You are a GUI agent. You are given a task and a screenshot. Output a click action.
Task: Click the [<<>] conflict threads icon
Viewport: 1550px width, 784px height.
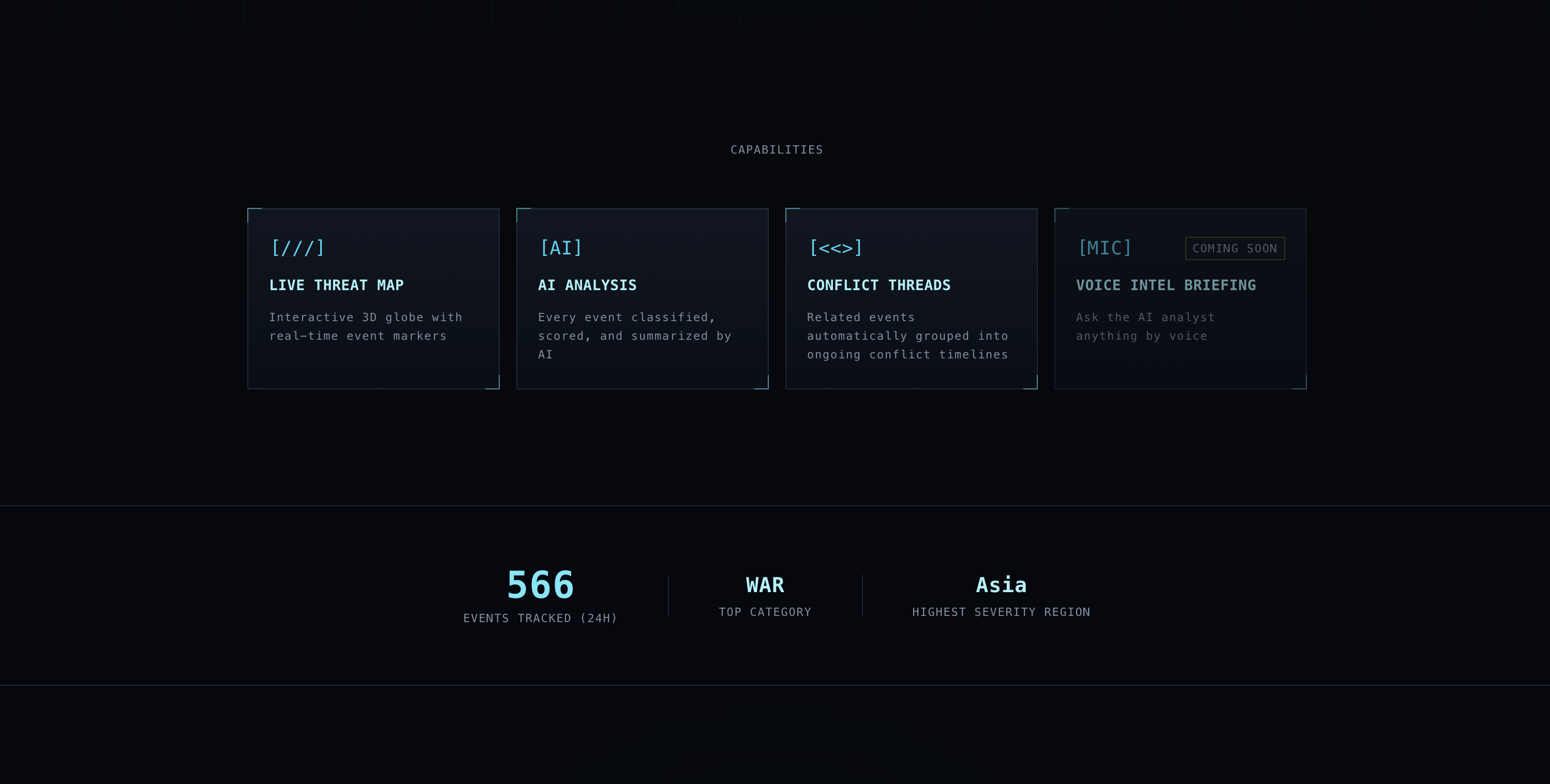coord(834,247)
